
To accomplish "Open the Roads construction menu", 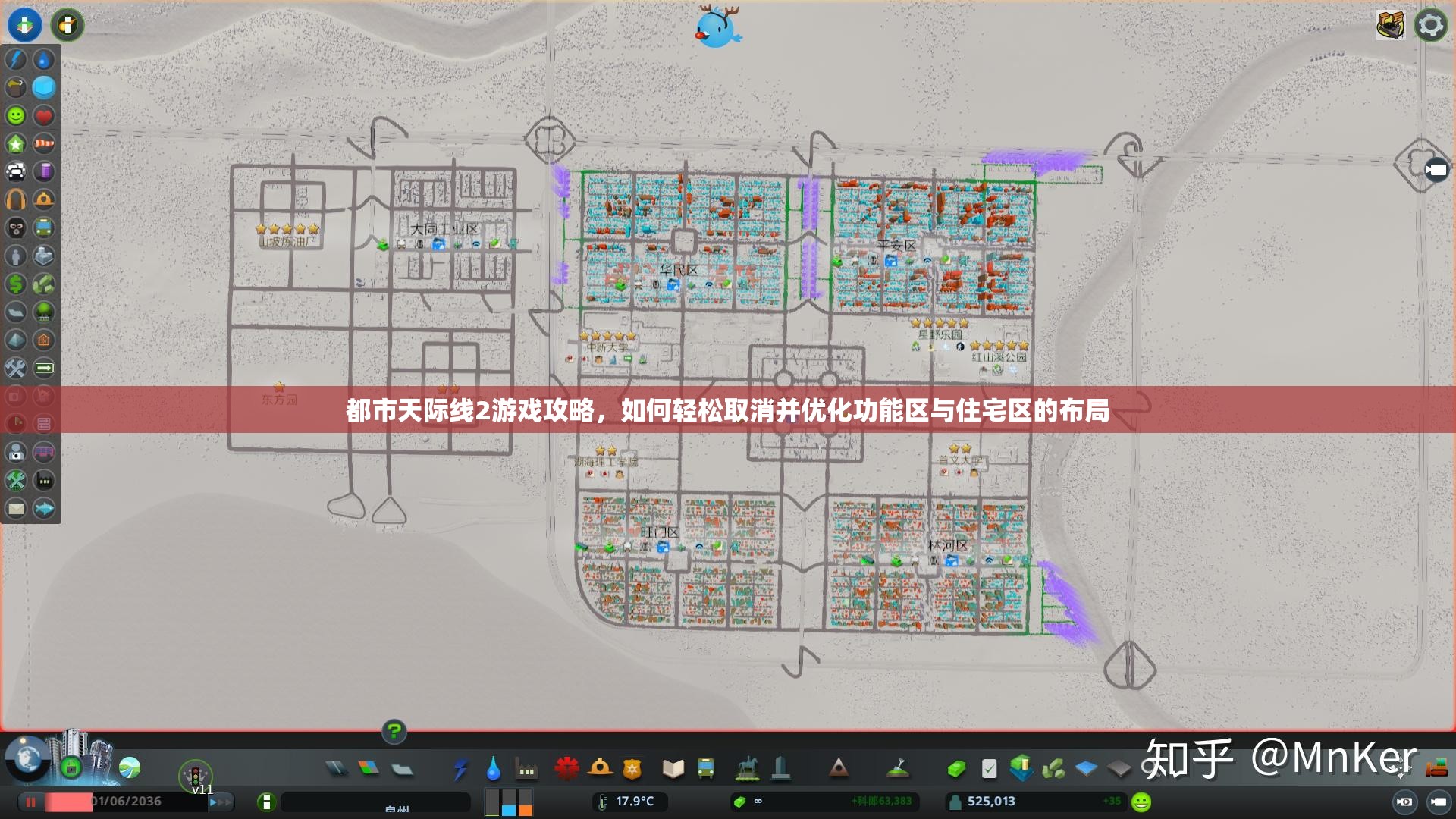I will pyautogui.click(x=337, y=769).
